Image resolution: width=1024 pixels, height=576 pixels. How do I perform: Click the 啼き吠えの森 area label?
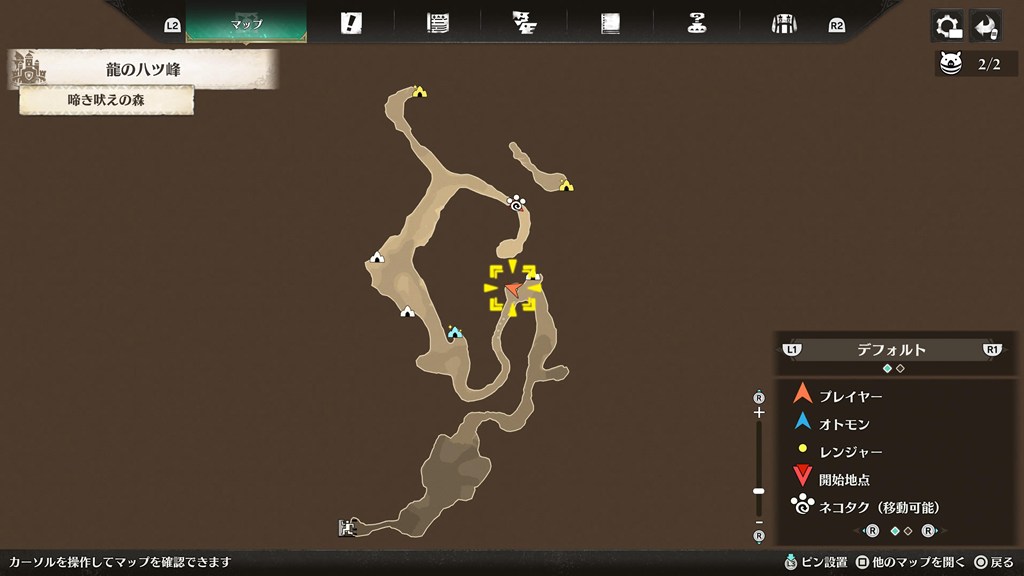point(105,100)
